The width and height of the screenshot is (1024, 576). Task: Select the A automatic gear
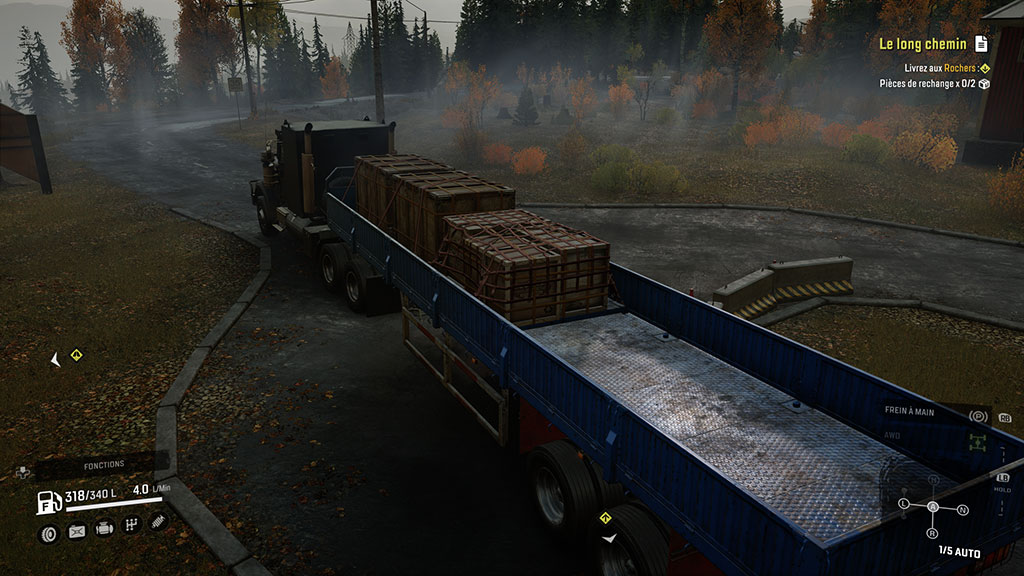933,507
